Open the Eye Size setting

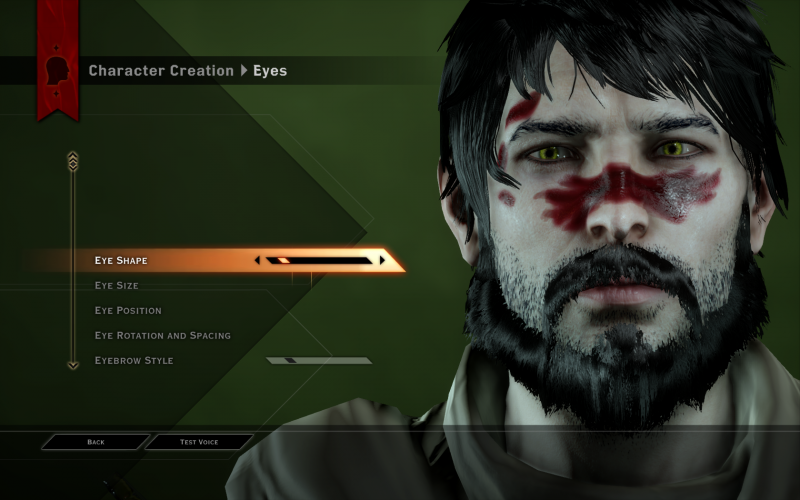(116, 286)
